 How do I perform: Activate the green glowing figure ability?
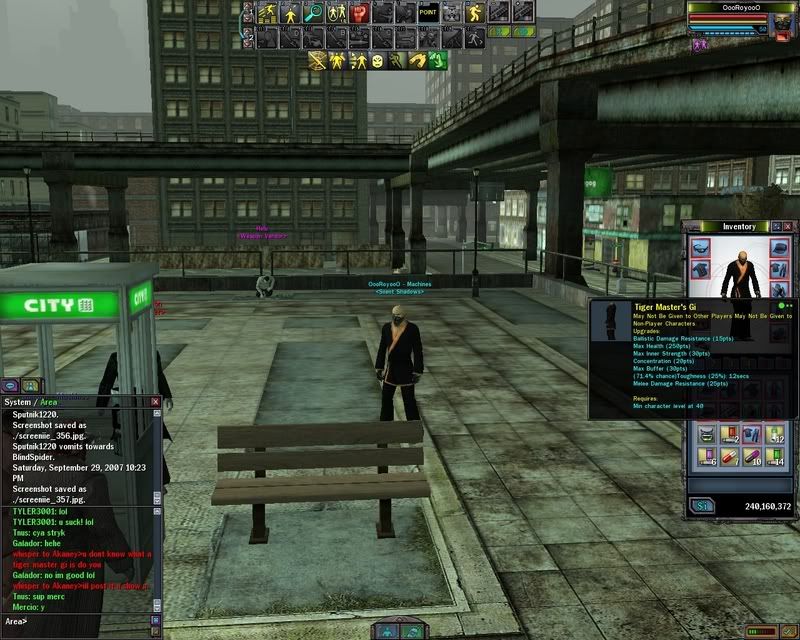pyautogui.click(x=436, y=61)
